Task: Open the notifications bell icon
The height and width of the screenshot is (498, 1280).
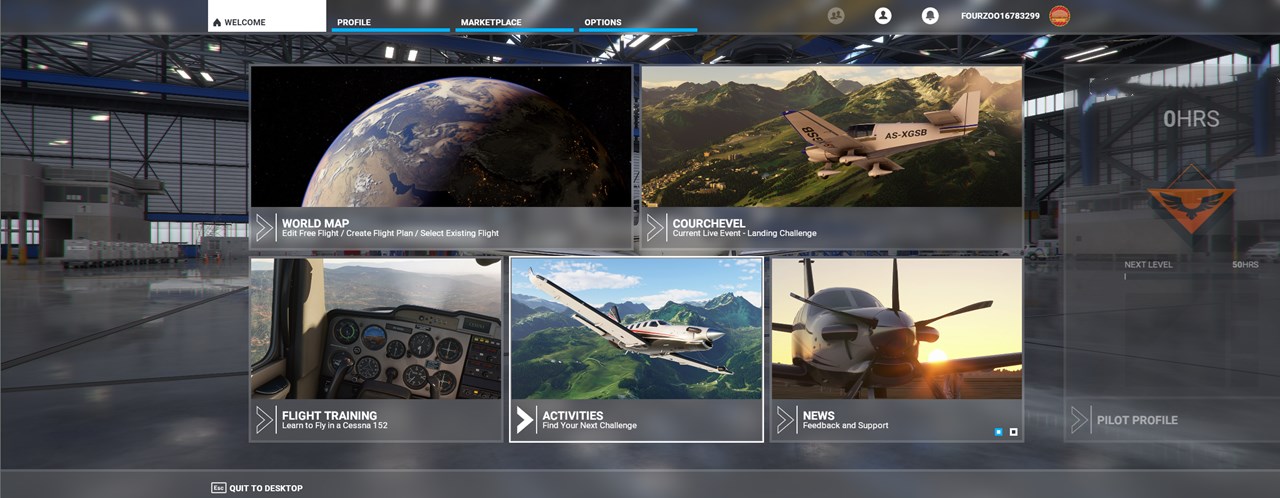Action: tap(930, 16)
